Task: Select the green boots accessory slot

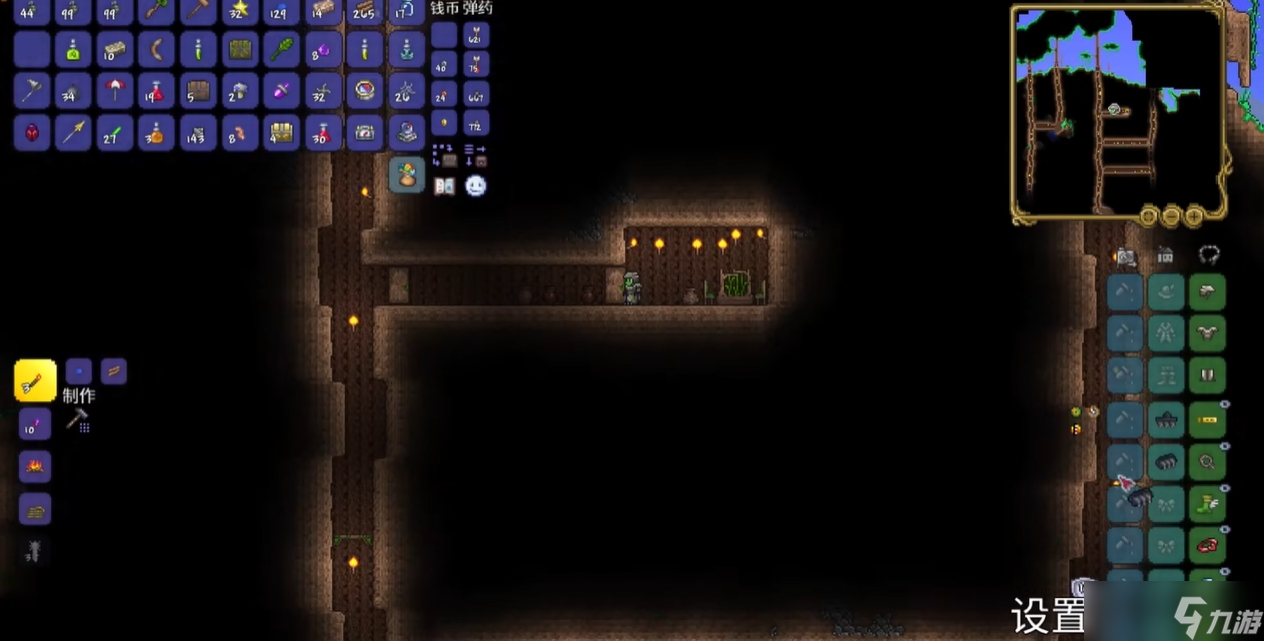Action: 1207,504
